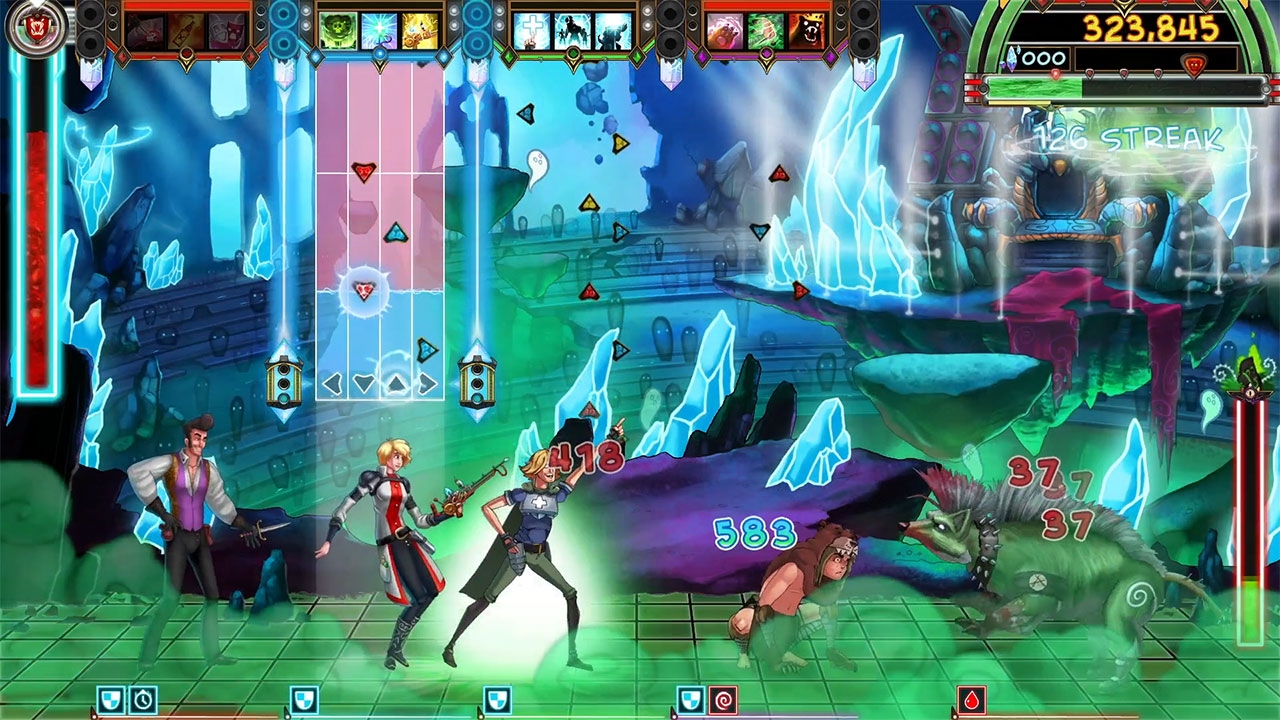The height and width of the screenshot is (720, 1280).
Task: Click the 323,845 score display
Action: (x=1150, y=27)
